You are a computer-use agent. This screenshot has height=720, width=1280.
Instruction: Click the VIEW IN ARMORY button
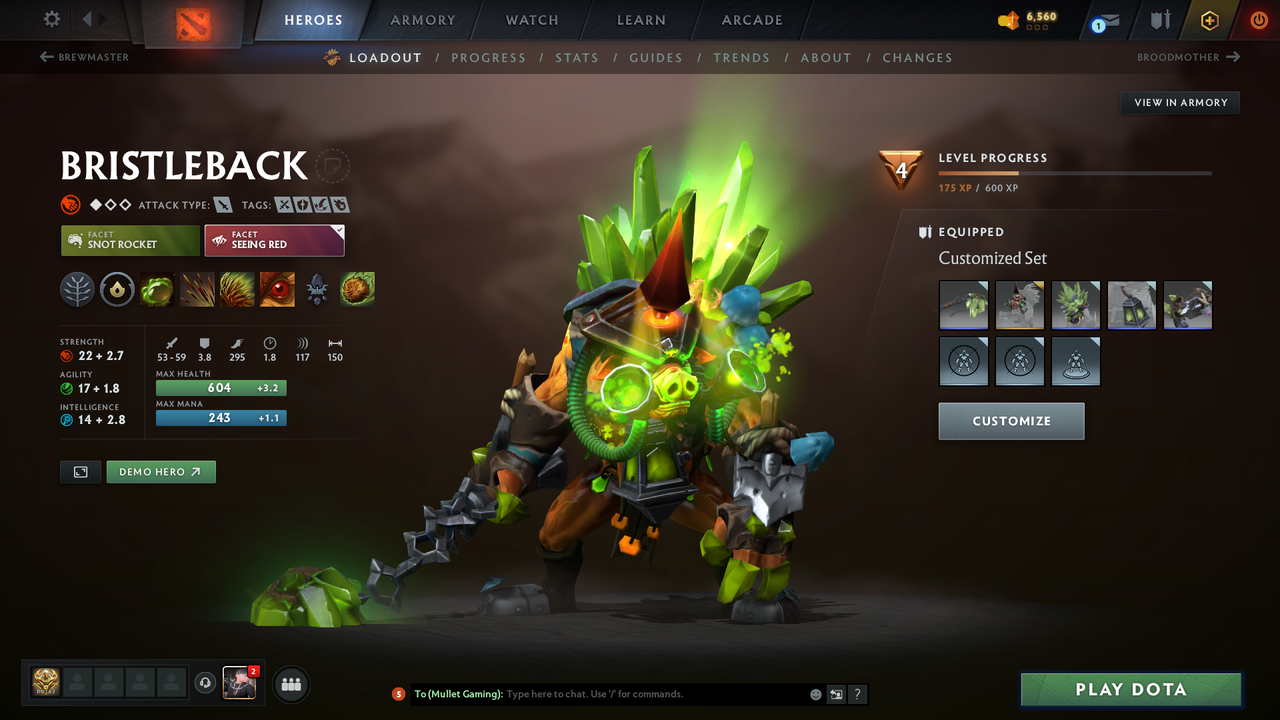(x=1179, y=102)
